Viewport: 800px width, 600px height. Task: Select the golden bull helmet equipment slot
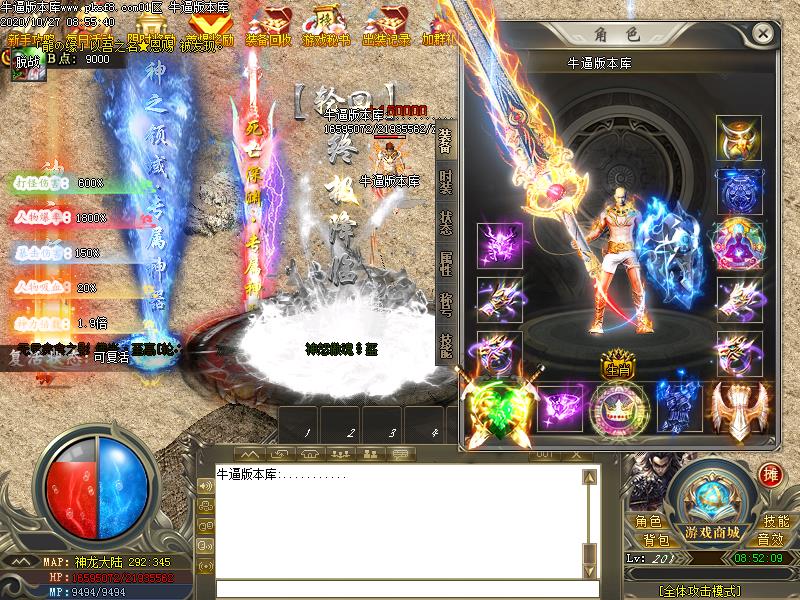click(738, 139)
